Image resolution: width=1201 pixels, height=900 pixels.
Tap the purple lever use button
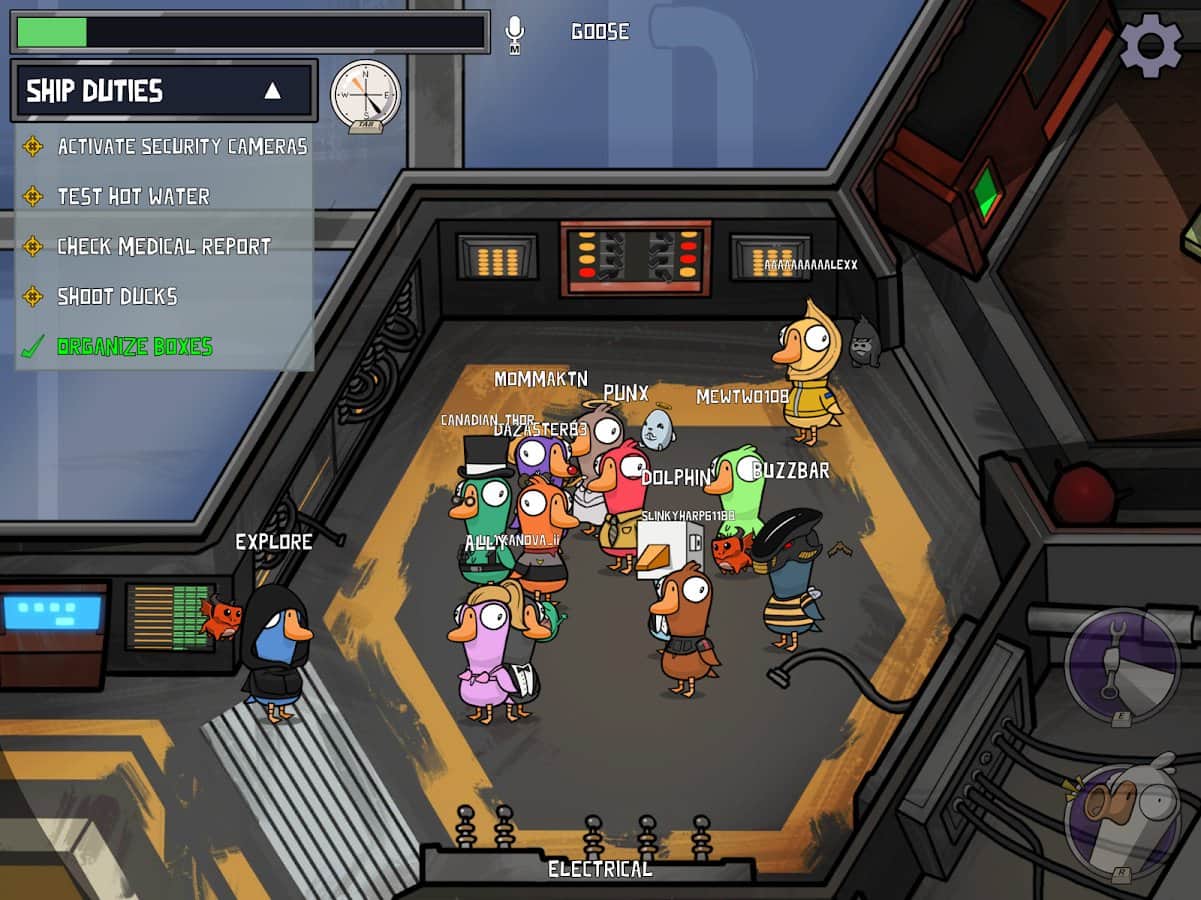1121,664
